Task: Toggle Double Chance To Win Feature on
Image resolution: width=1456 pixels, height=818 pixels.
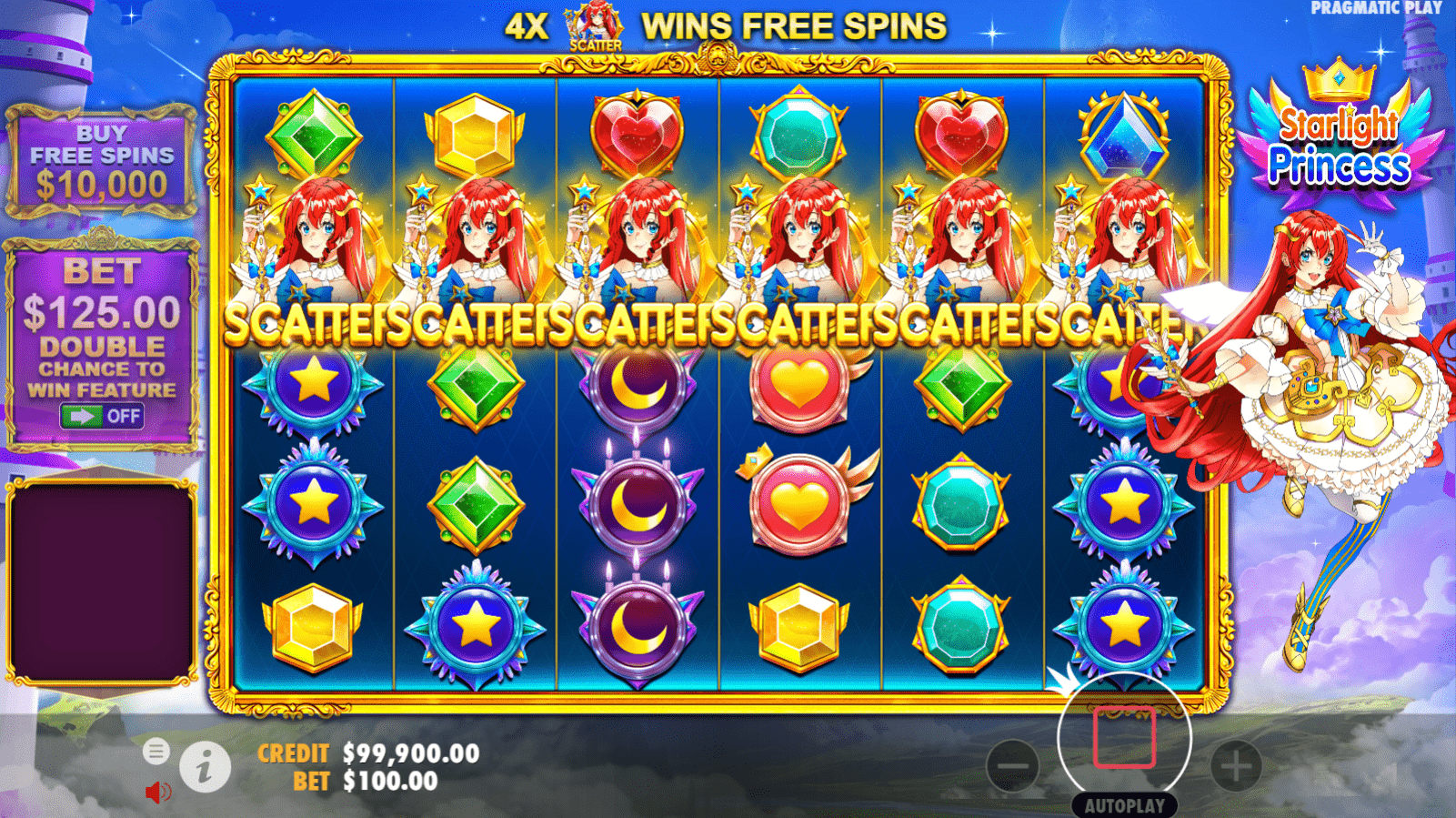Action: [103, 417]
